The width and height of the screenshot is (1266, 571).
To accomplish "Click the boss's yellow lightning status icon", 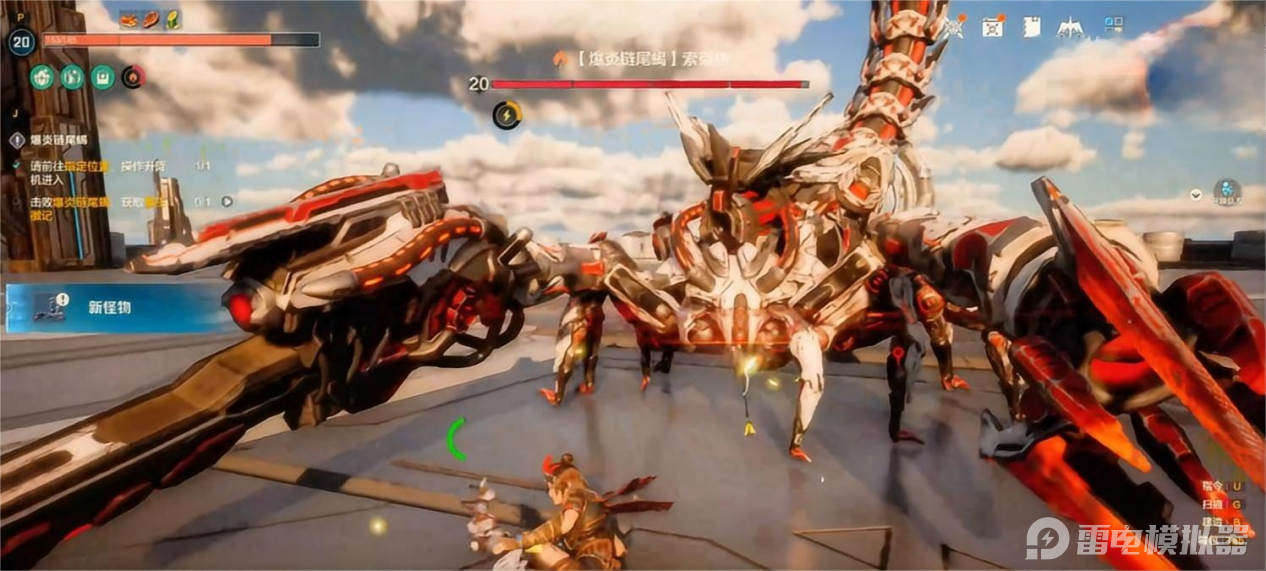I will pyautogui.click(x=507, y=115).
